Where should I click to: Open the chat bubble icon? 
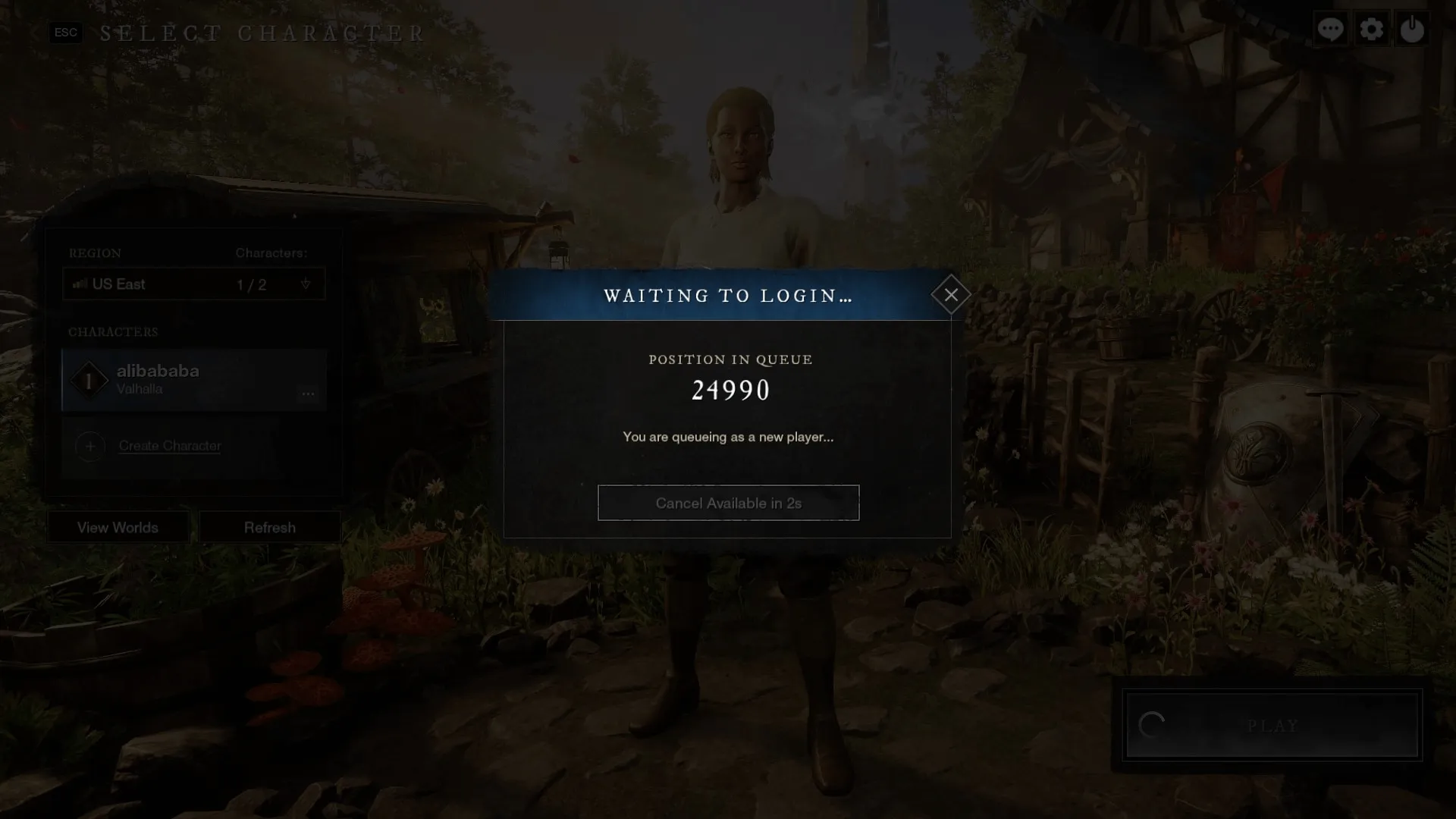click(x=1331, y=30)
